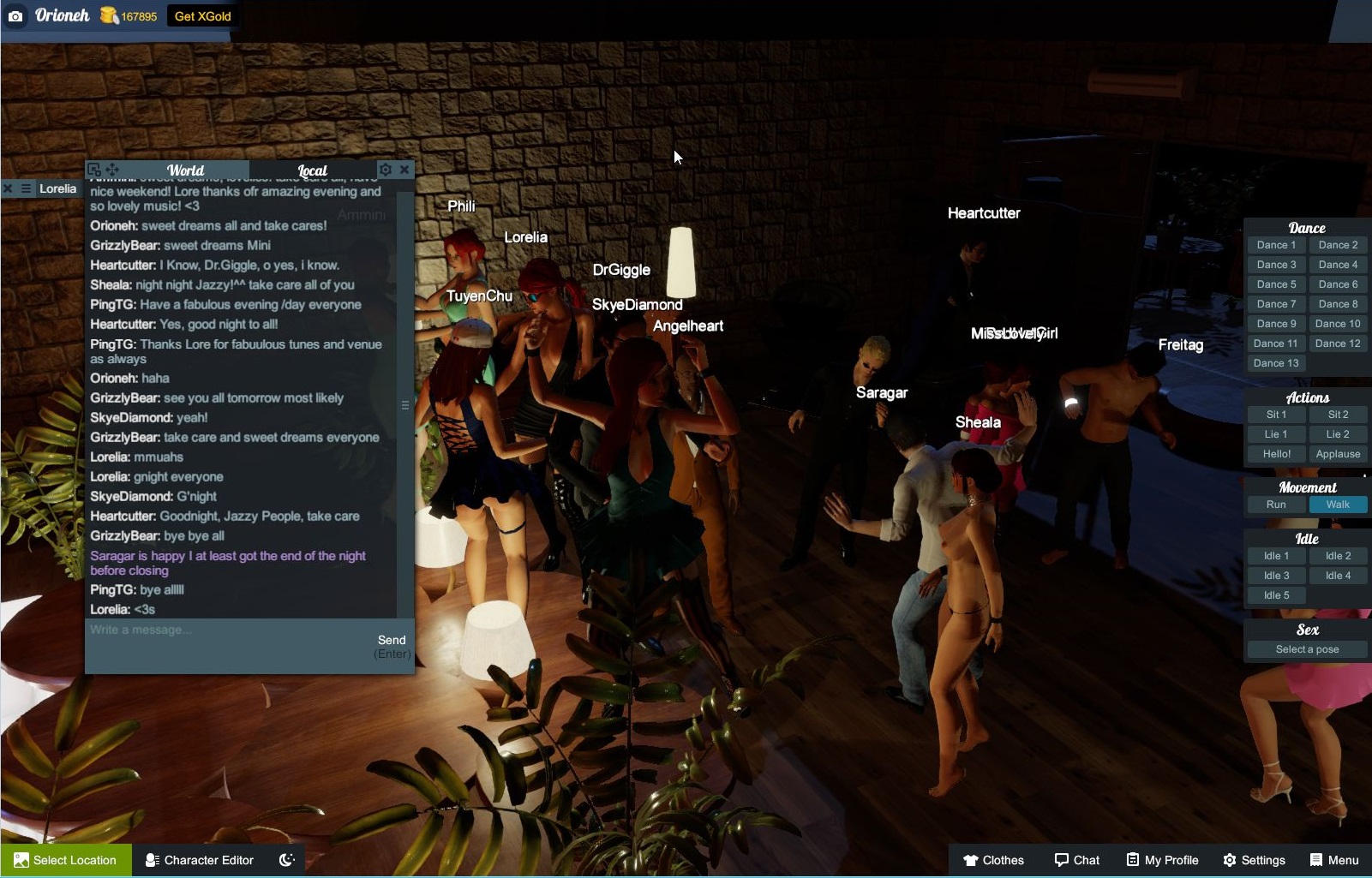Click the XGold coin icon in top bar
1372x878 pixels.
pyautogui.click(x=108, y=15)
